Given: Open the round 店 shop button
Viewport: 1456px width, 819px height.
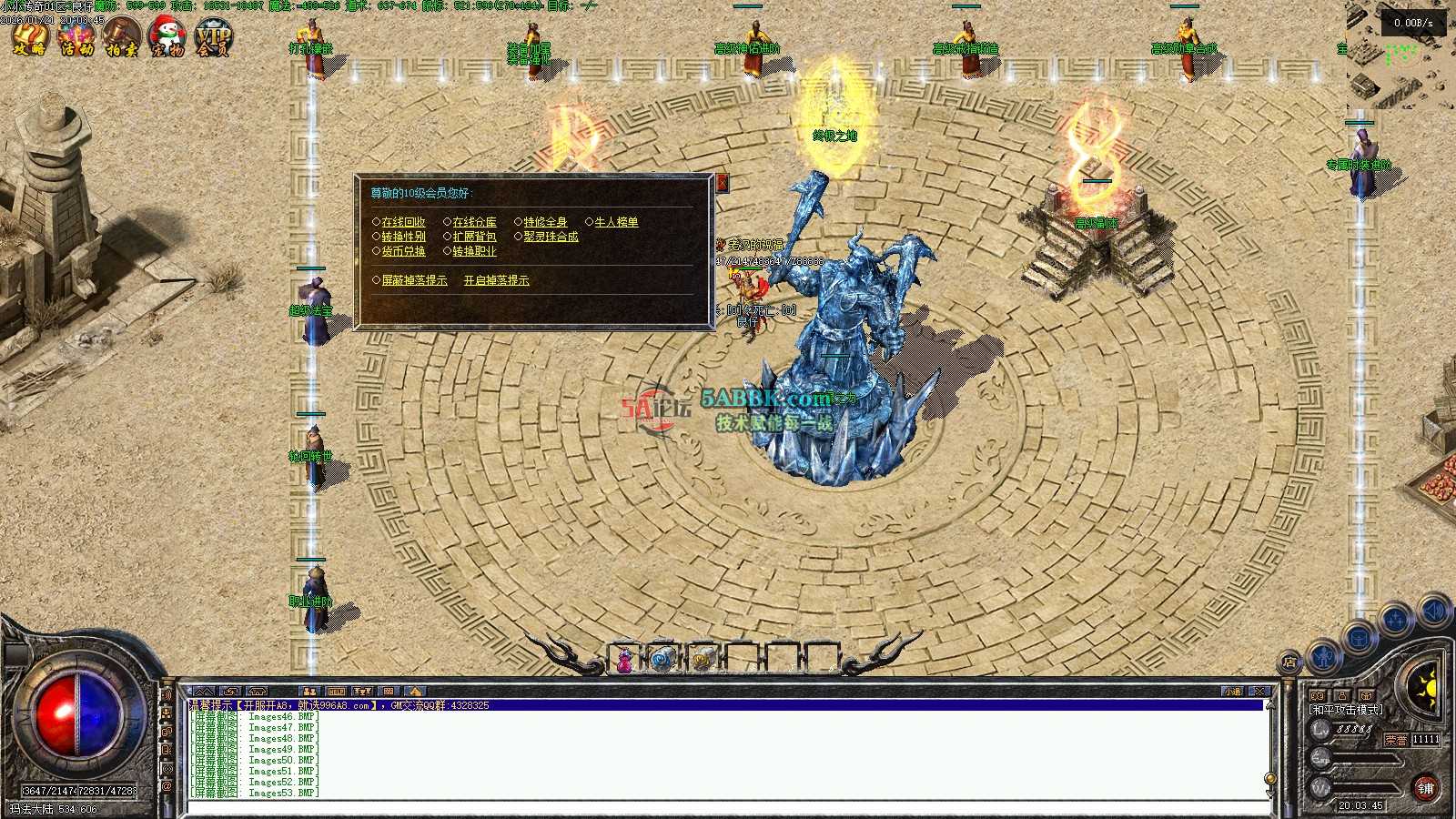Looking at the screenshot, I should (1289, 662).
